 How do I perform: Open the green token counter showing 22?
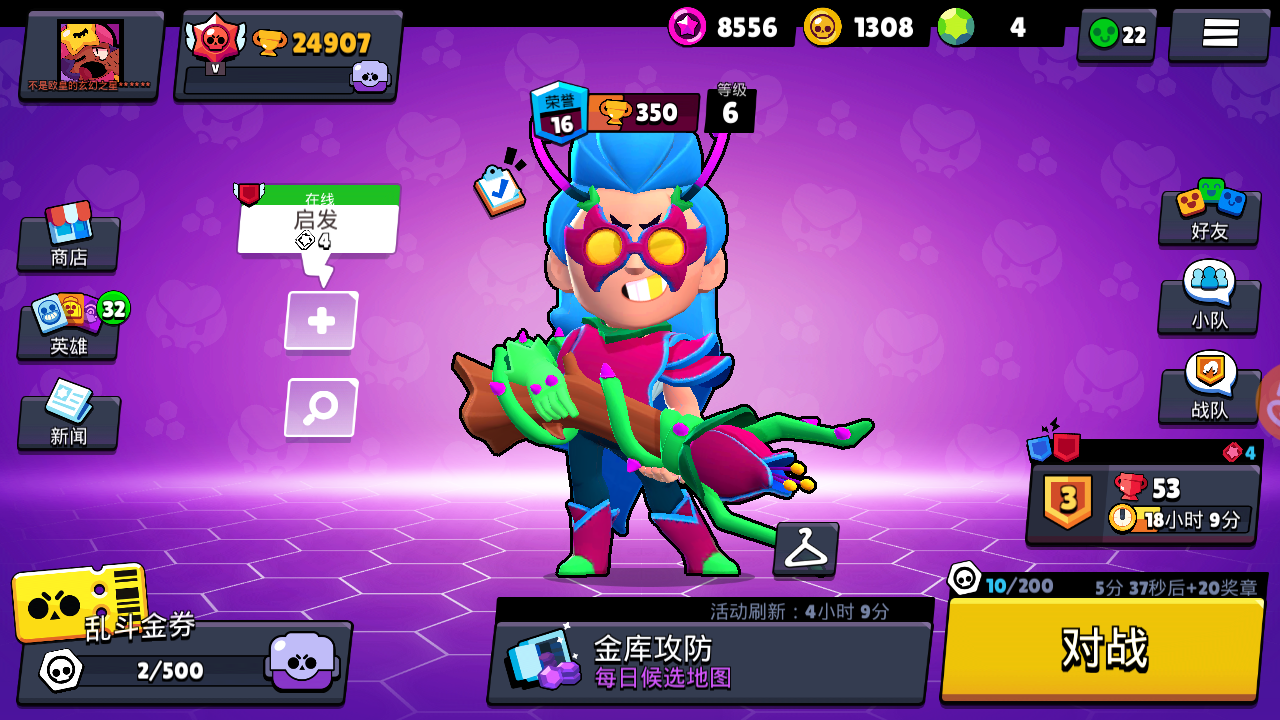click(1117, 32)
